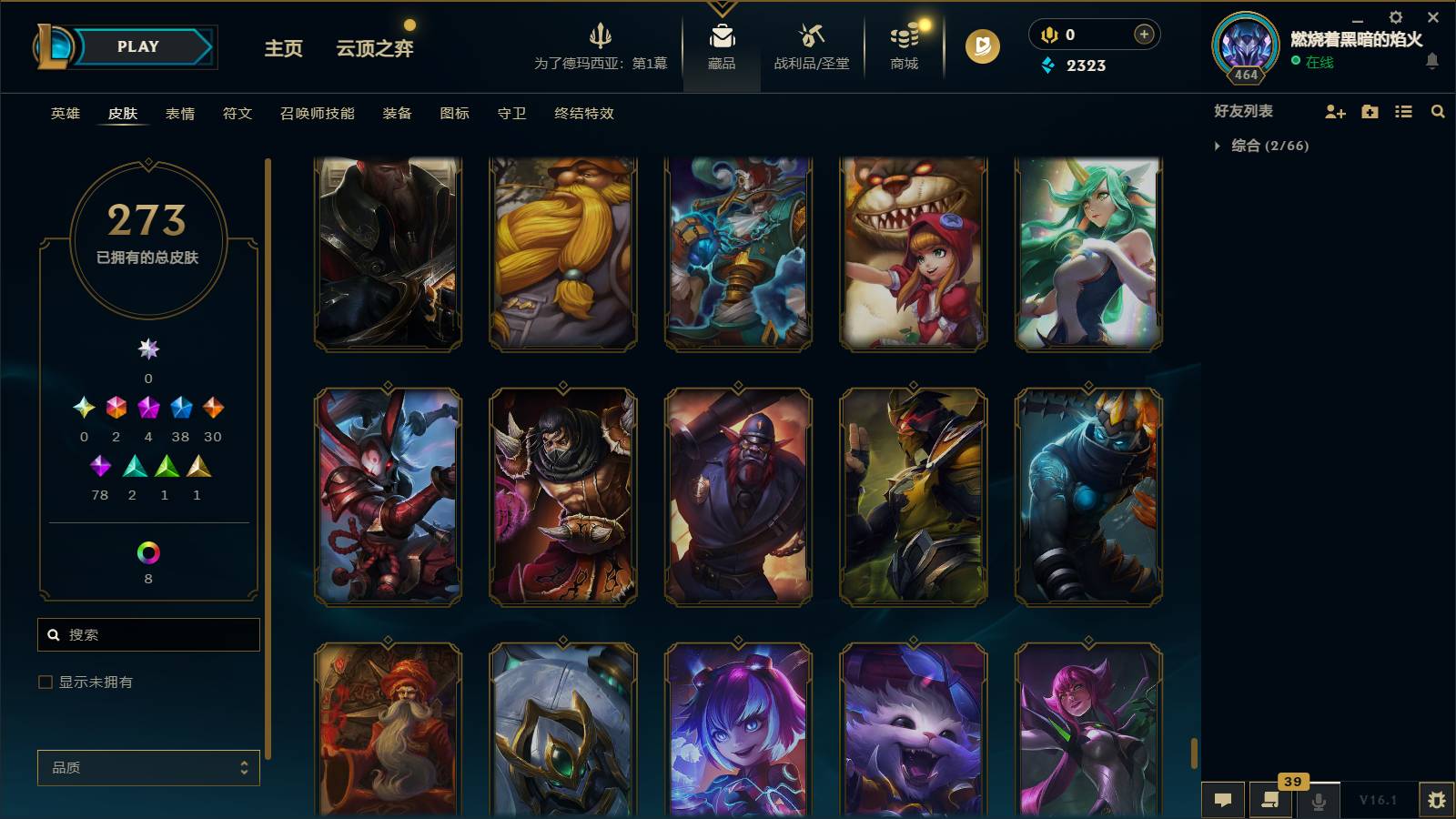Screen dimensions: 1456x819
Task: Click the chat bubble icon at bottom right
Action: pos(1224,800)
